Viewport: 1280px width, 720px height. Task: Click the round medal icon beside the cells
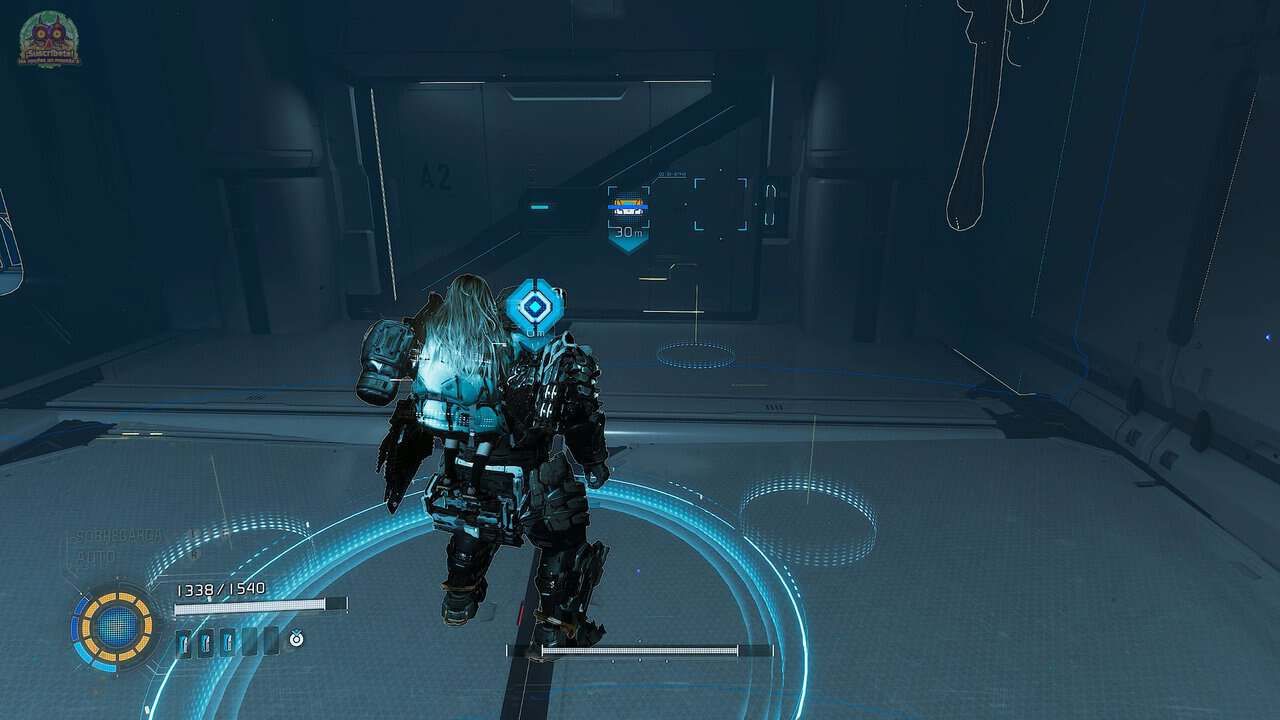click(x=296, y=638)
